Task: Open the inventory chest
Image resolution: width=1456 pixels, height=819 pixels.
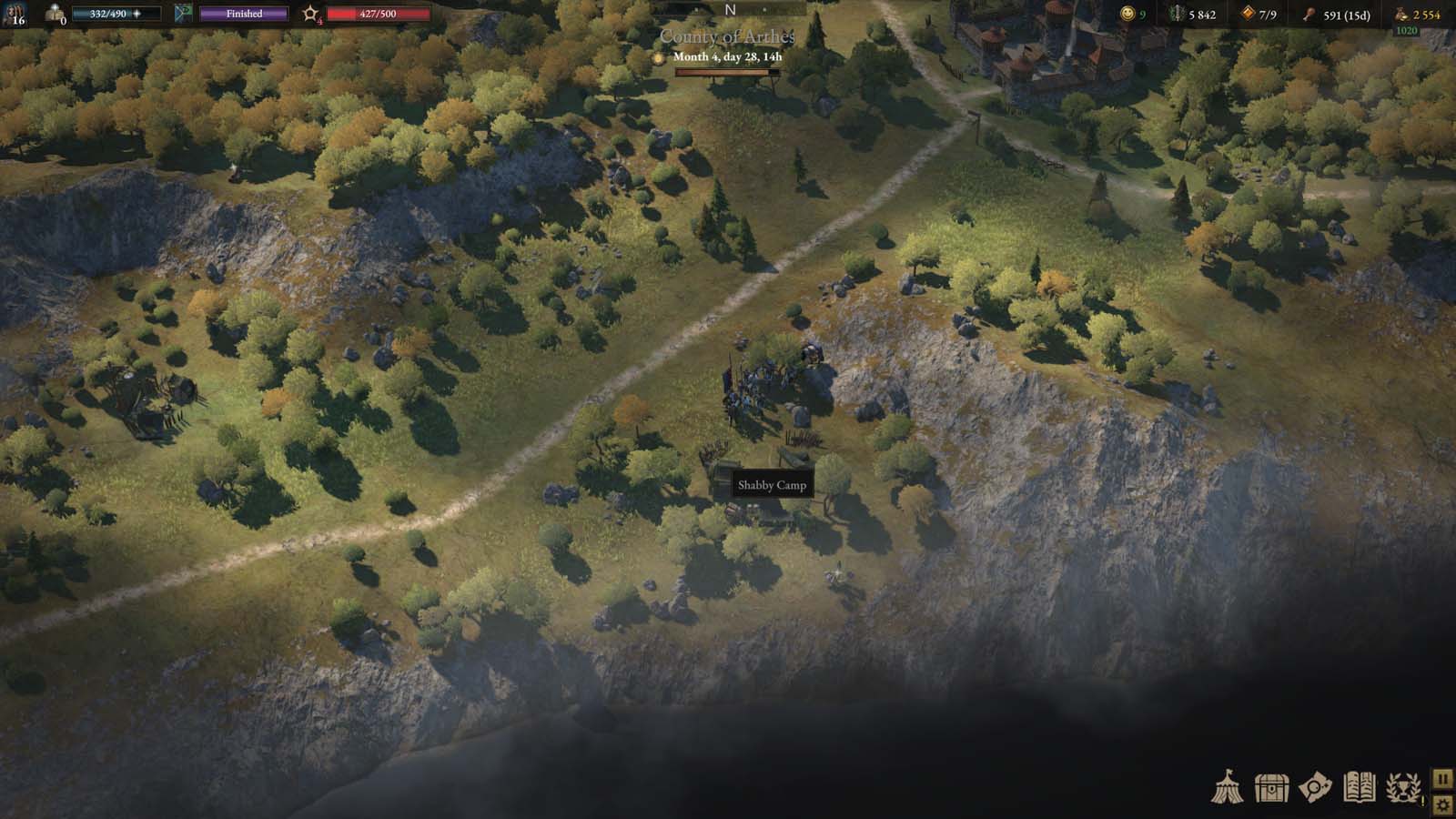Action: tap(1270, 786)
